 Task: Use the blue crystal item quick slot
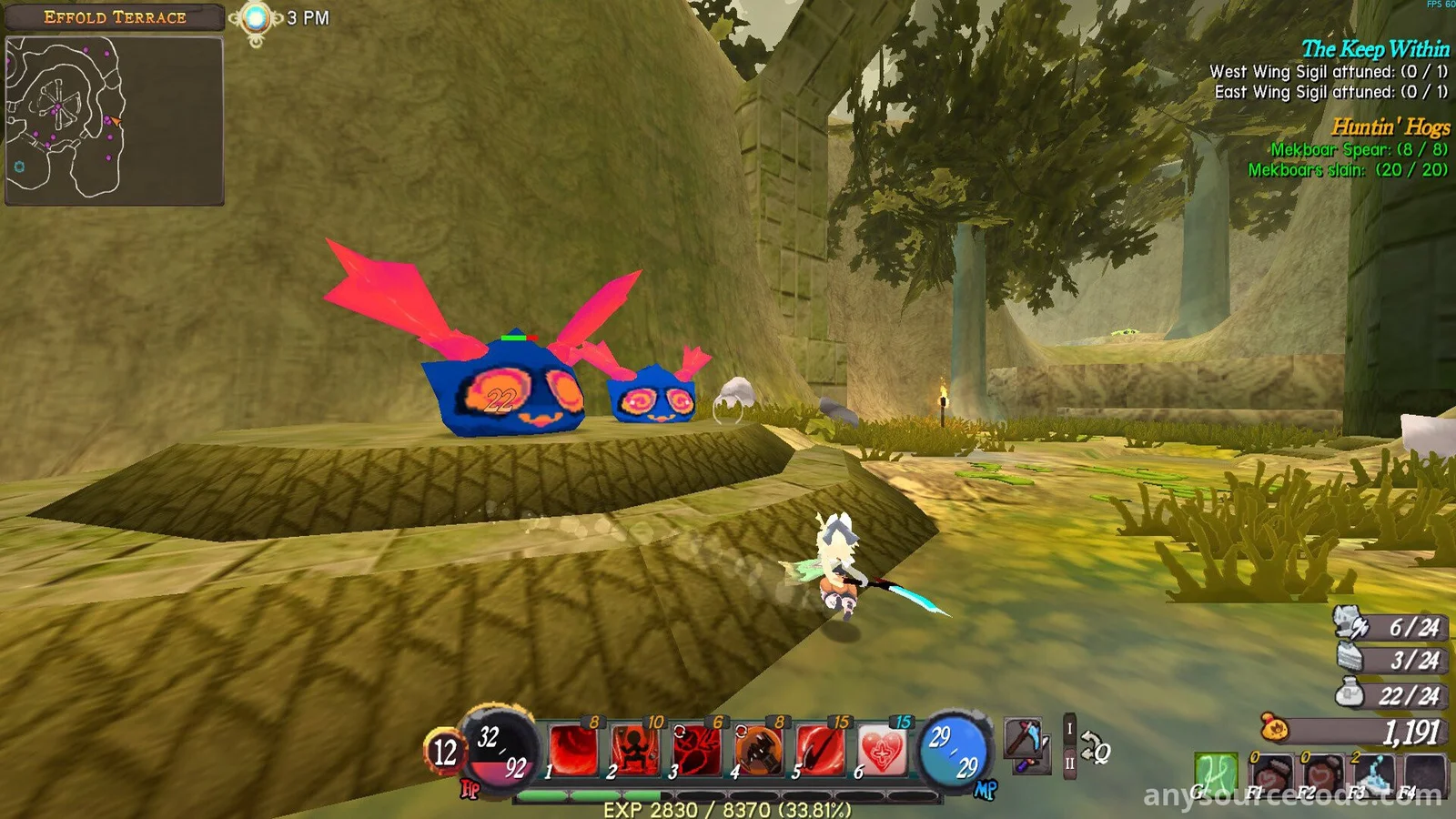1373,776
